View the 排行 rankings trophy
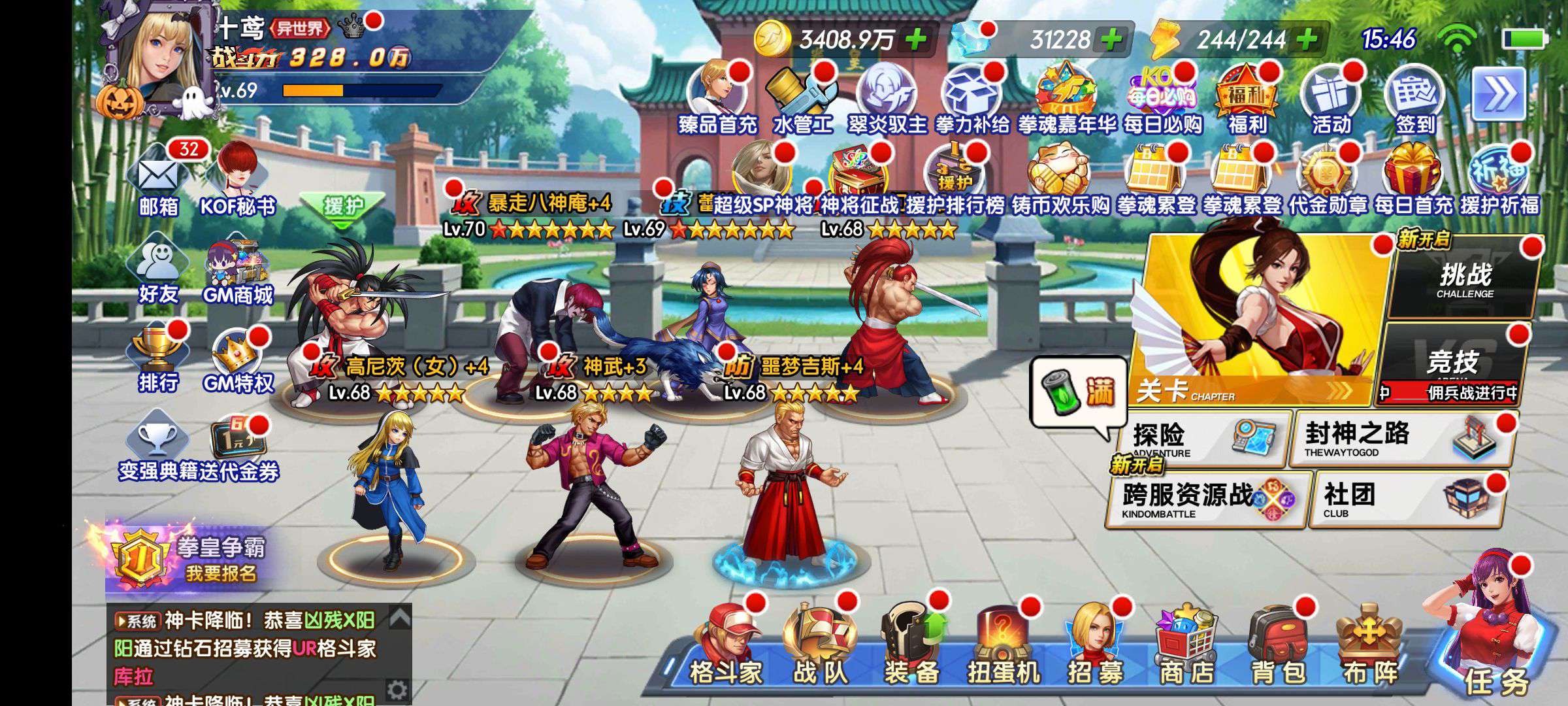Screen dimensions: 1568x706 [157, 360]
